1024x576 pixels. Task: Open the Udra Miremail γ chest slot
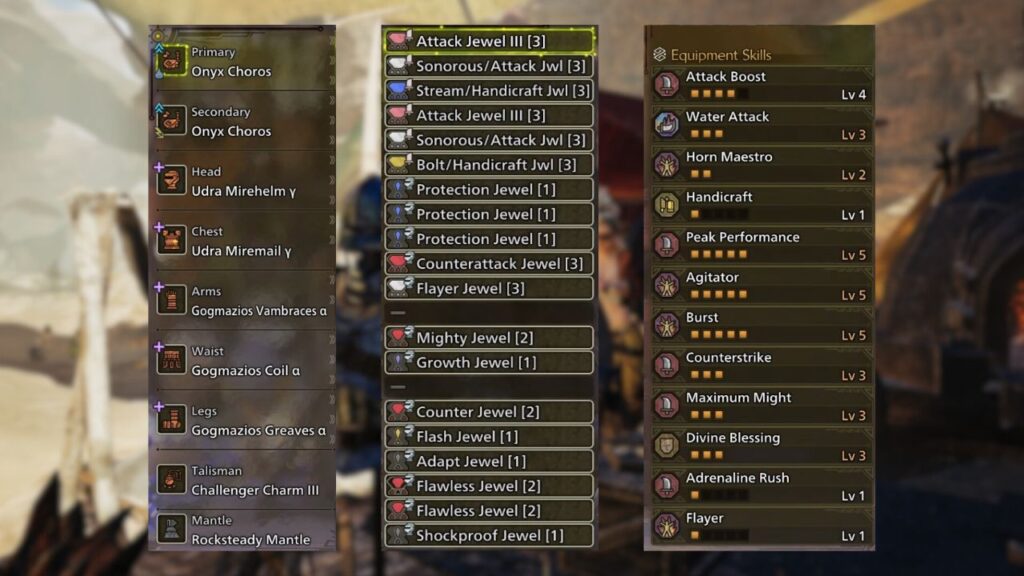[242, 241]
